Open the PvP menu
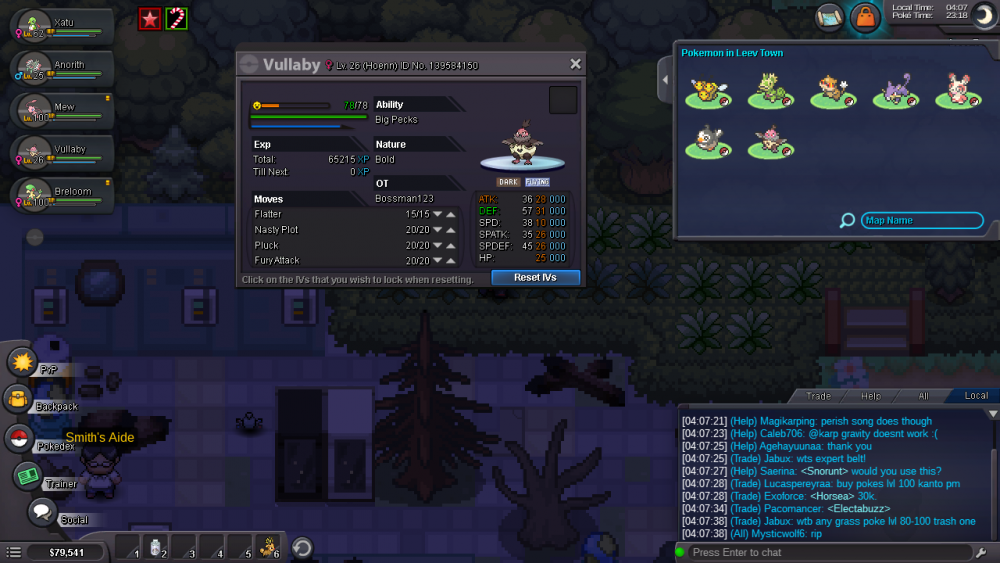Screen dimensions: 1000x563 (23, 362)
